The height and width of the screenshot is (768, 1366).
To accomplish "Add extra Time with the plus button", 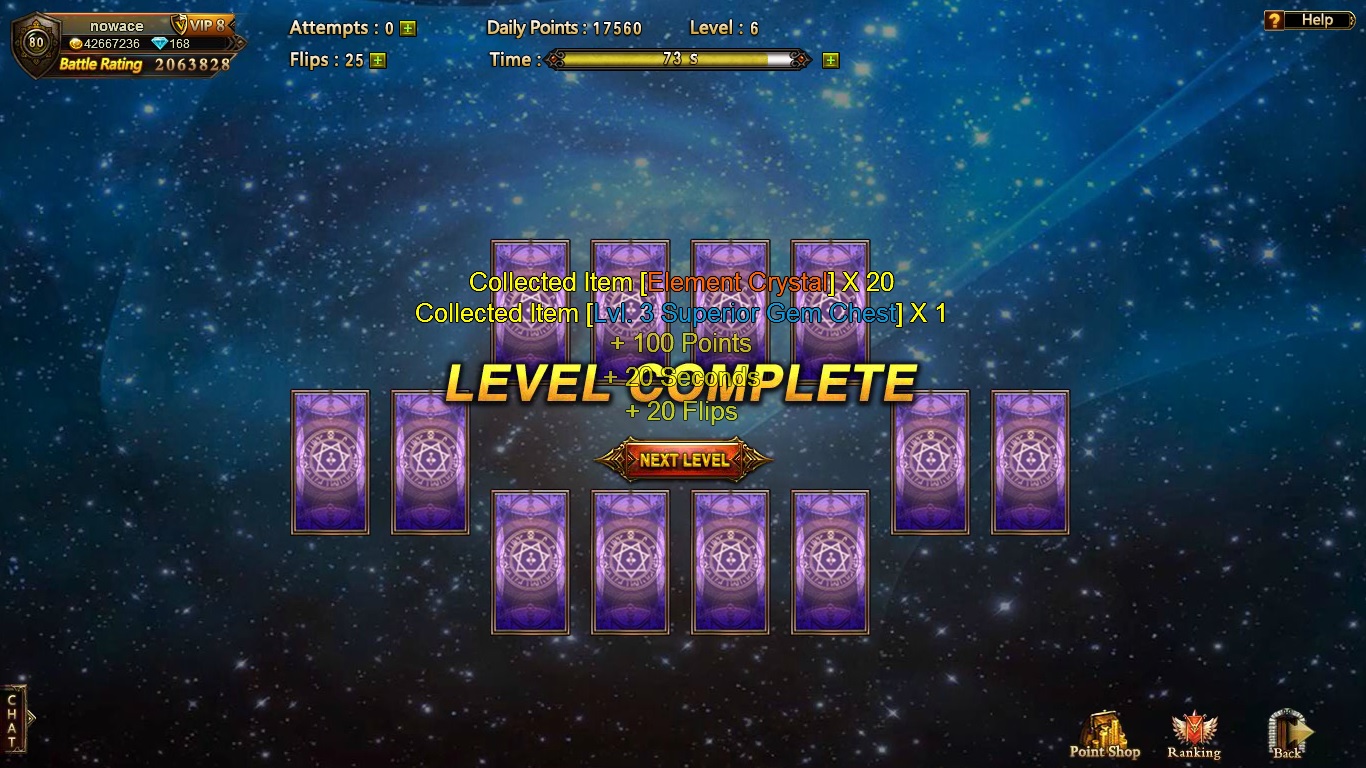I will click(x=830, y=60).
